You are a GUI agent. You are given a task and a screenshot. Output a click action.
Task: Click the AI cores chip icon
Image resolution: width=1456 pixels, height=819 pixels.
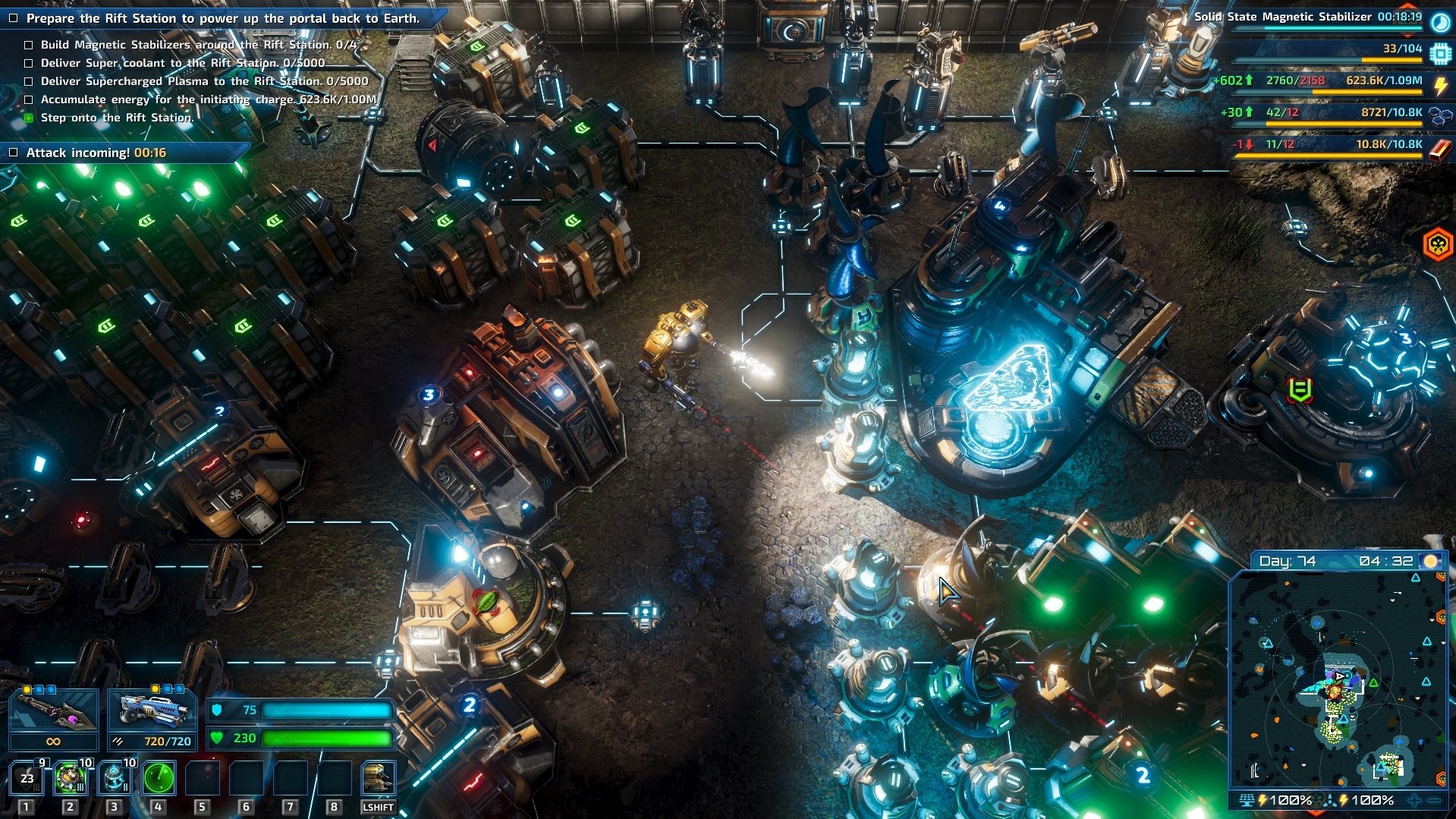[x=1439, y=53]
